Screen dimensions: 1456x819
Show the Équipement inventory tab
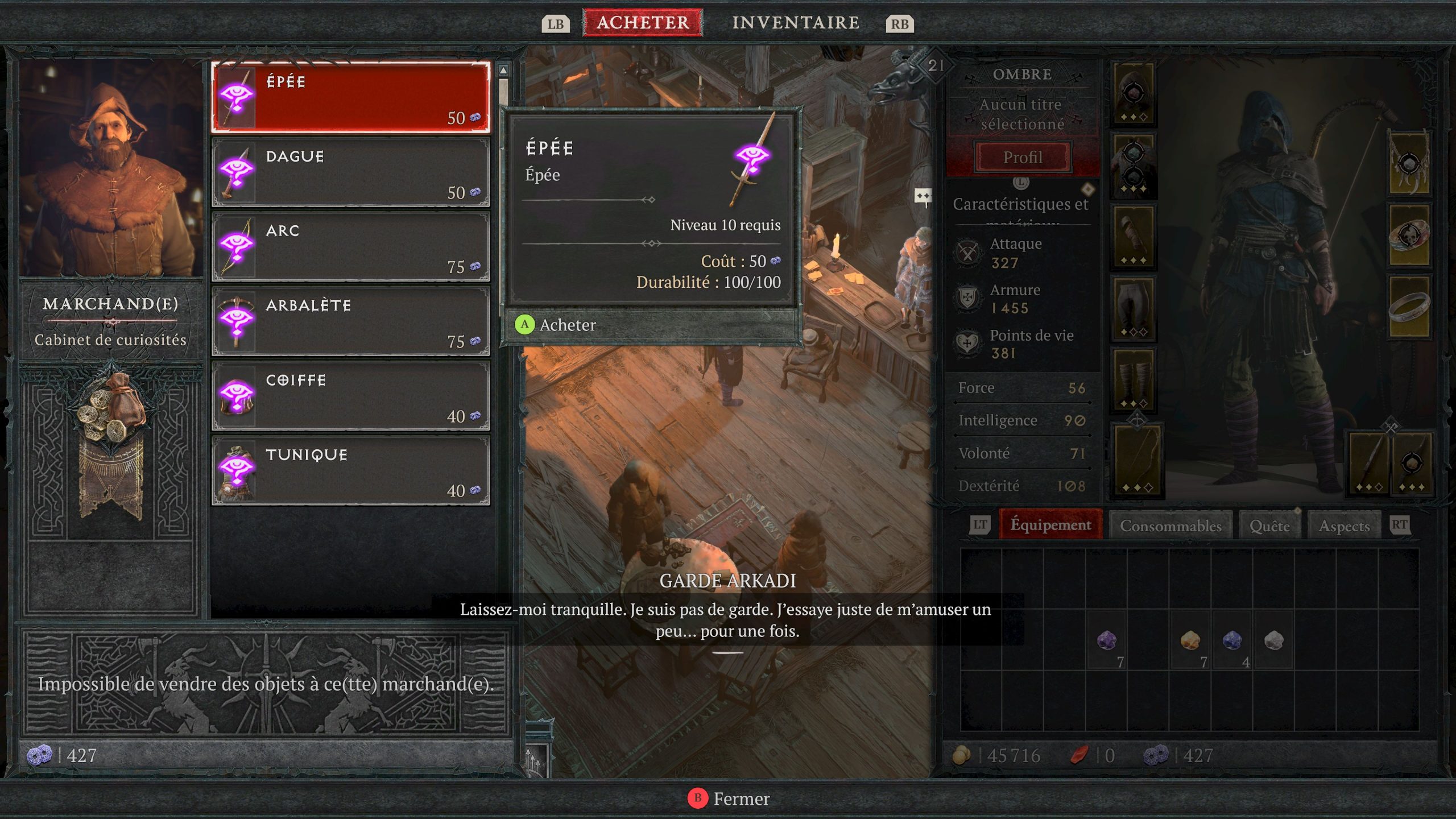(x=1050, y=525)
